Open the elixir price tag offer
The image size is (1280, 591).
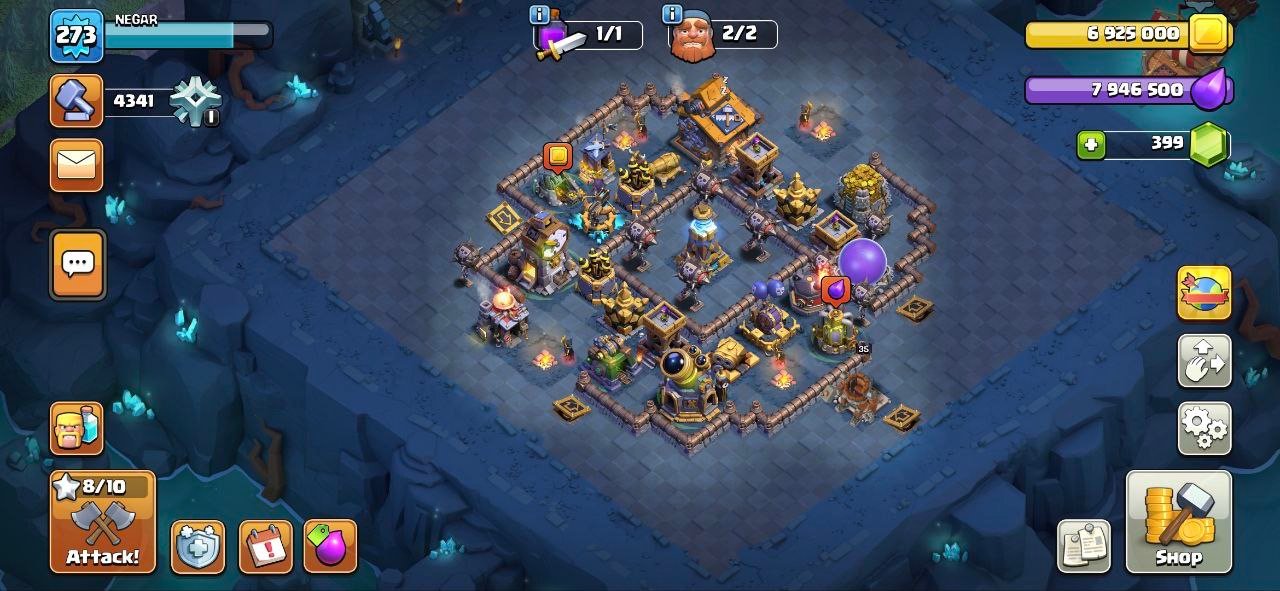click(x=330, y=547)
